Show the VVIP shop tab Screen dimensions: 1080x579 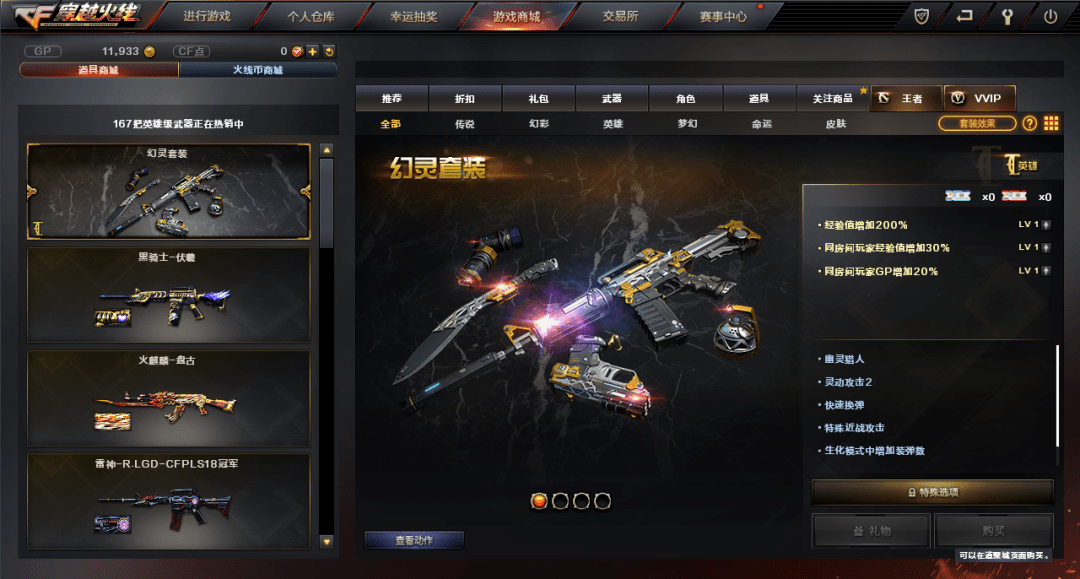(x=980, y=98)
